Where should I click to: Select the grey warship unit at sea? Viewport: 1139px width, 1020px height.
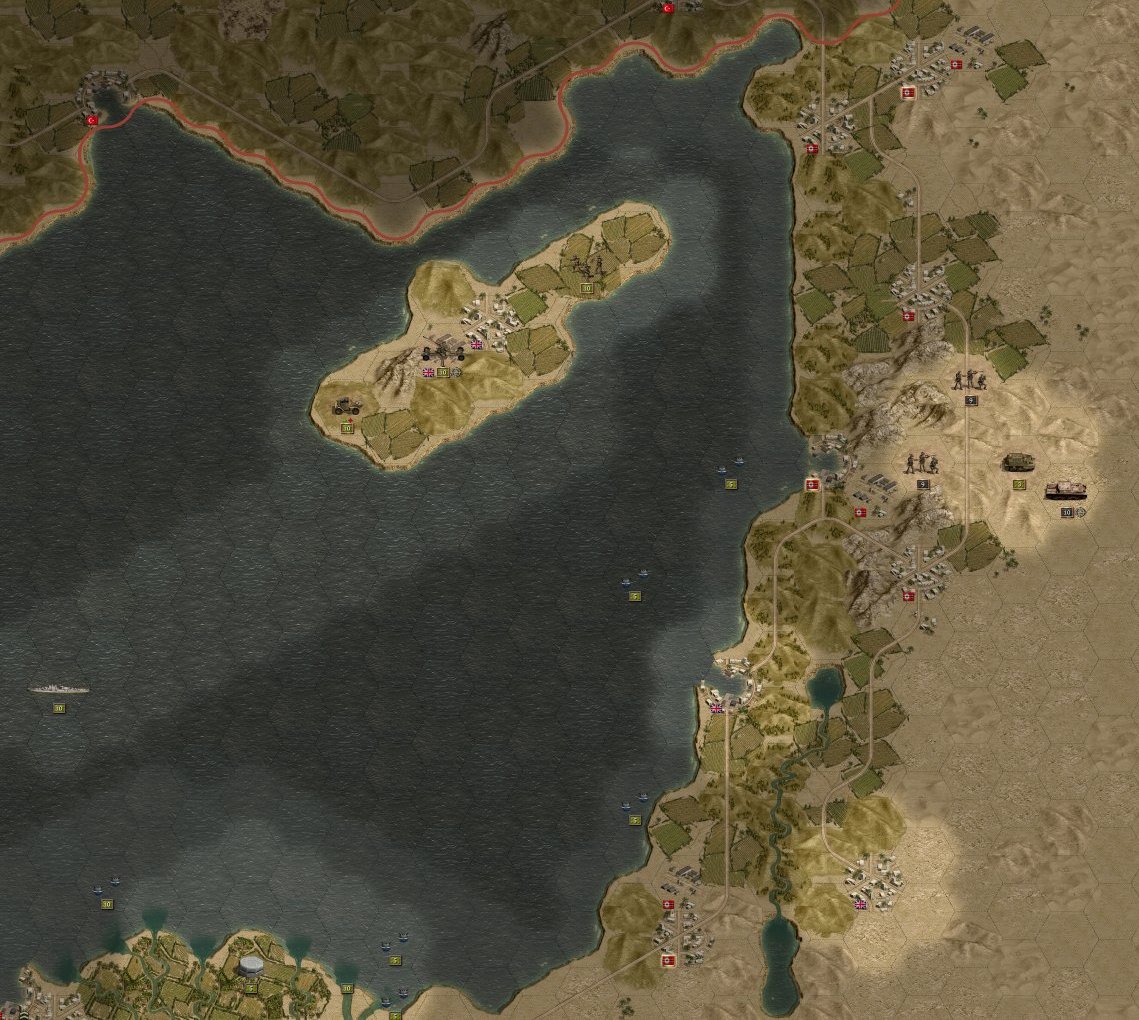pyautogui.click(x=58, y=689)
